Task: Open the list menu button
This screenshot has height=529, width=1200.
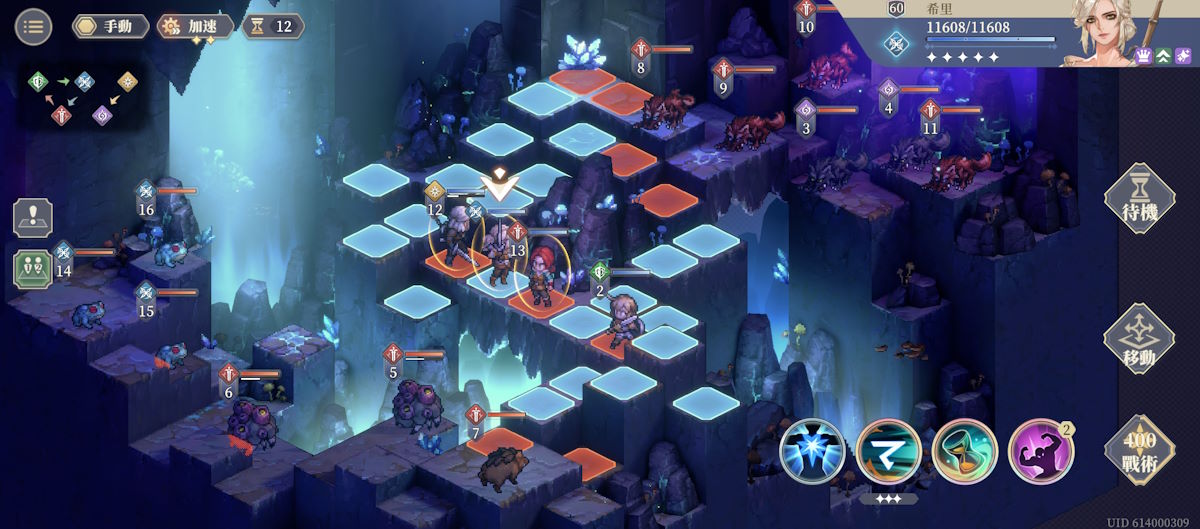Action: pyautogui.click(x=33, y=26)
